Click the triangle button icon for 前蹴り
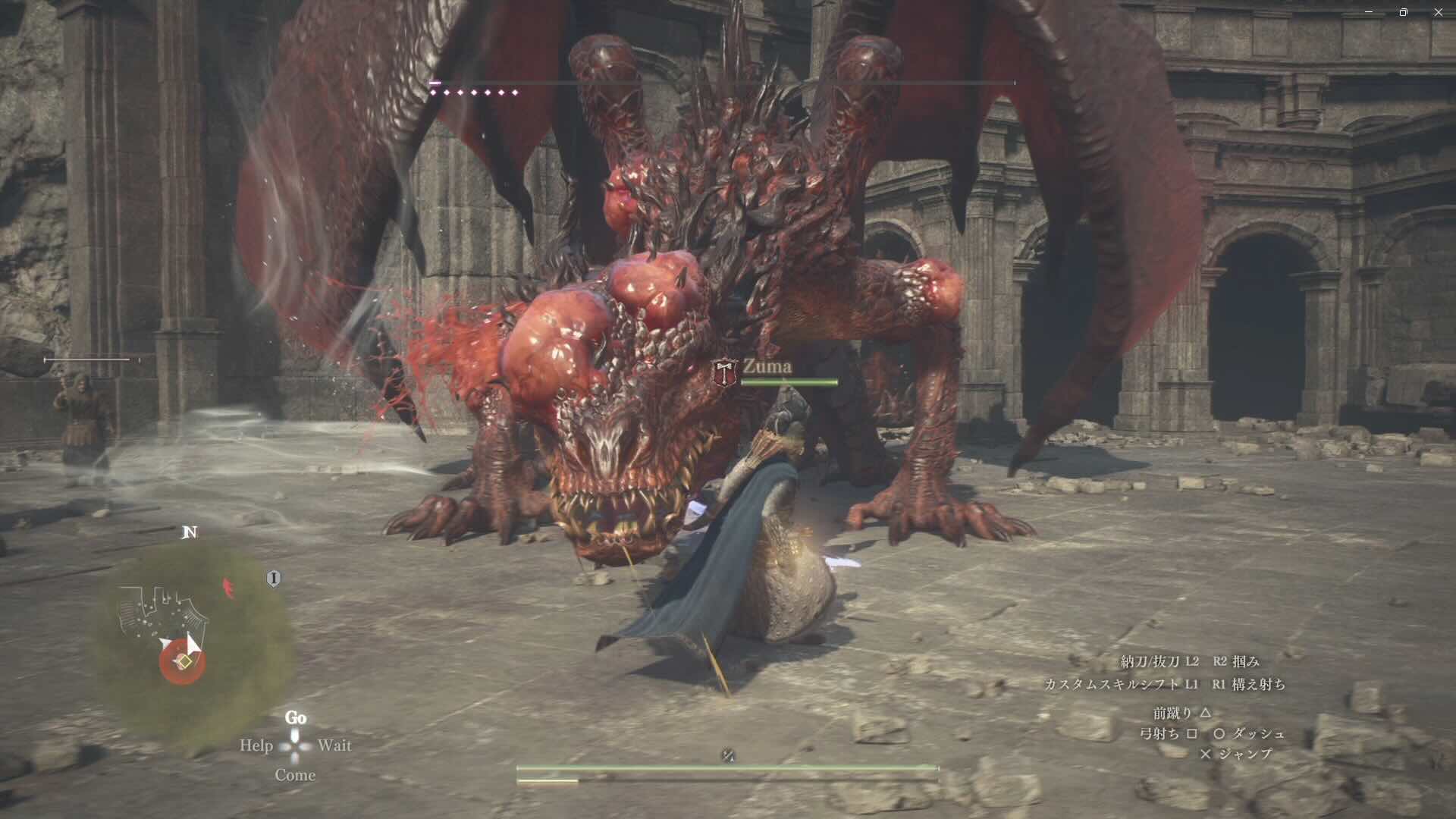The height and width of the screenshot is (819, 1456). coord(1207,714)
